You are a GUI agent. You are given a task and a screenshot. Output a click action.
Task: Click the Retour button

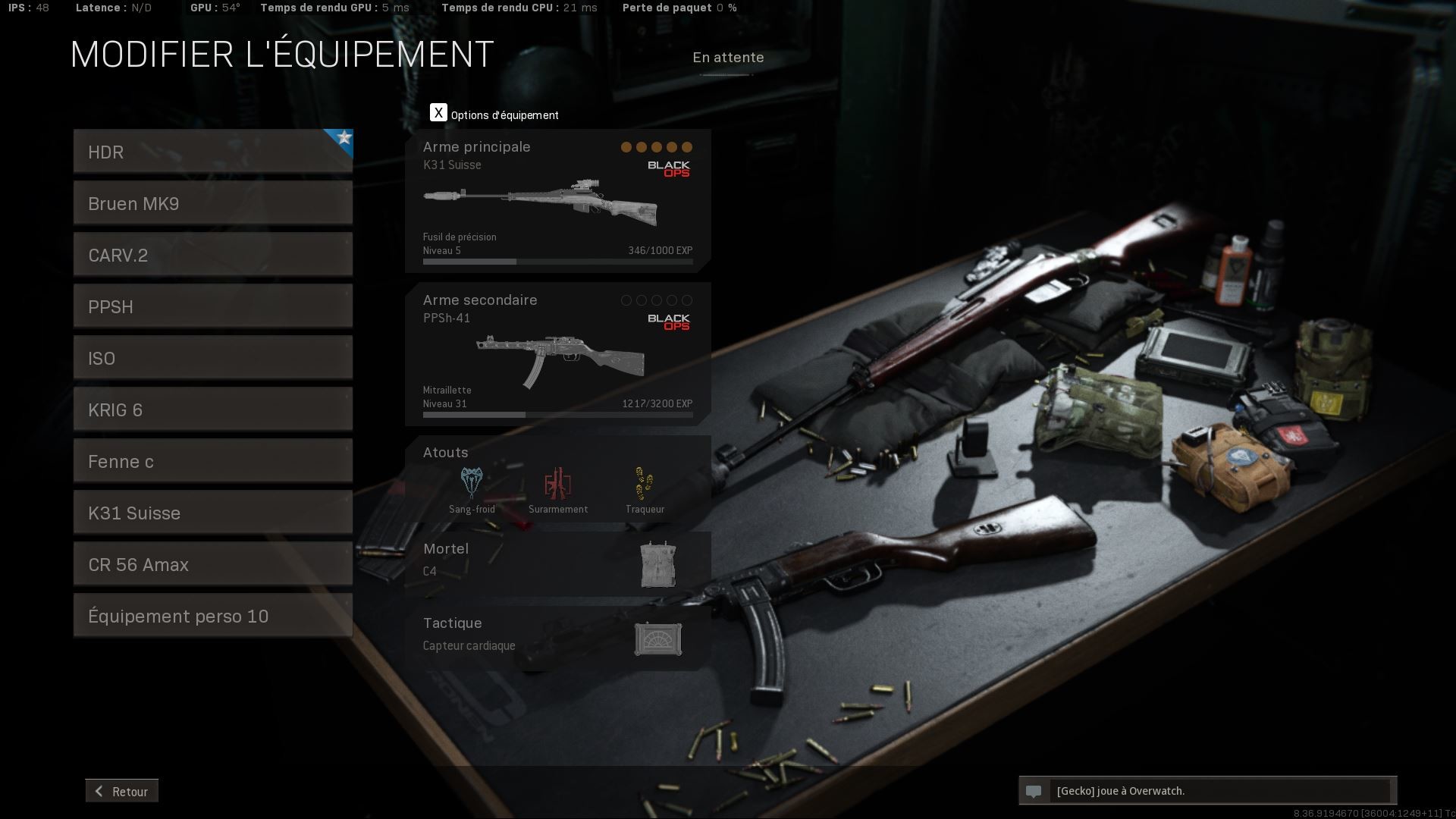(121, 791)
